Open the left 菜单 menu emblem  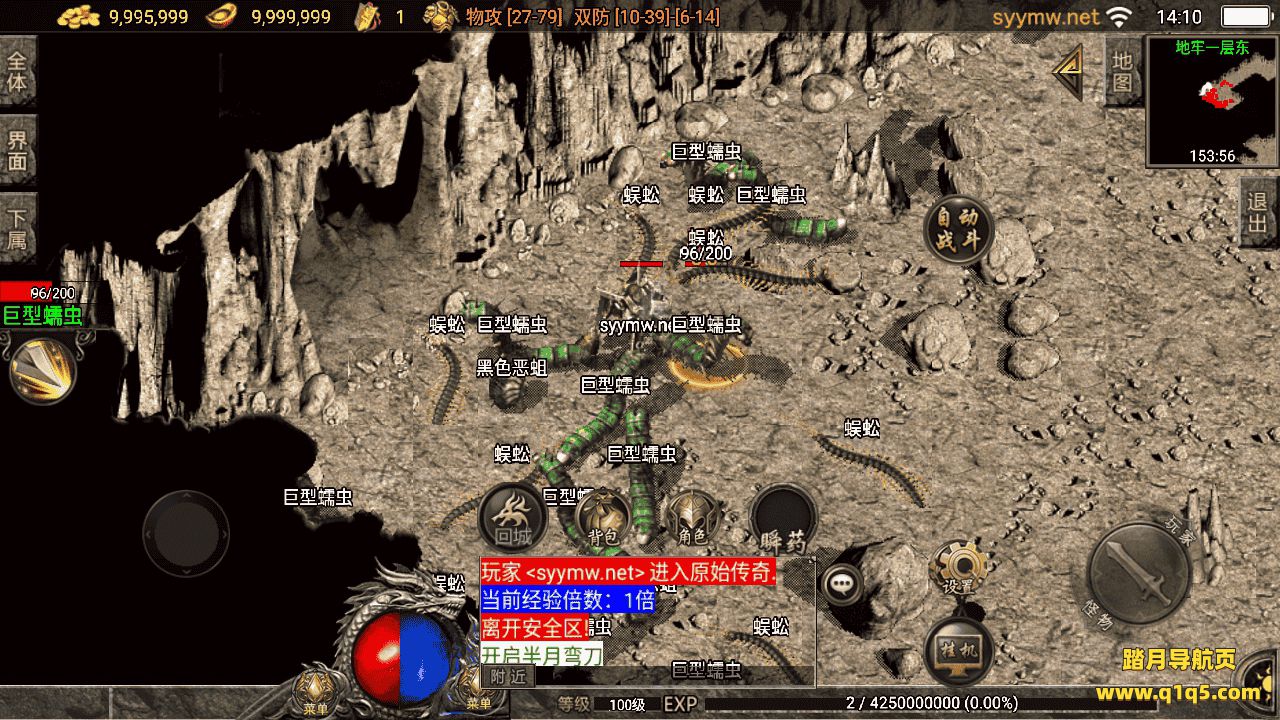tap(317, 690)
